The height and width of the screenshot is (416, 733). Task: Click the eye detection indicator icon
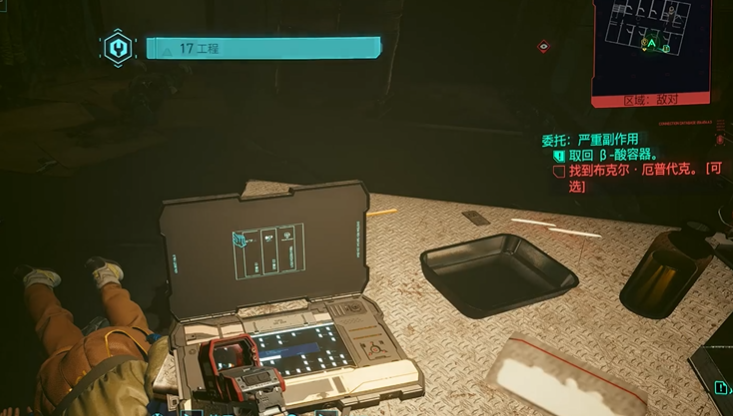pos(543,46)
